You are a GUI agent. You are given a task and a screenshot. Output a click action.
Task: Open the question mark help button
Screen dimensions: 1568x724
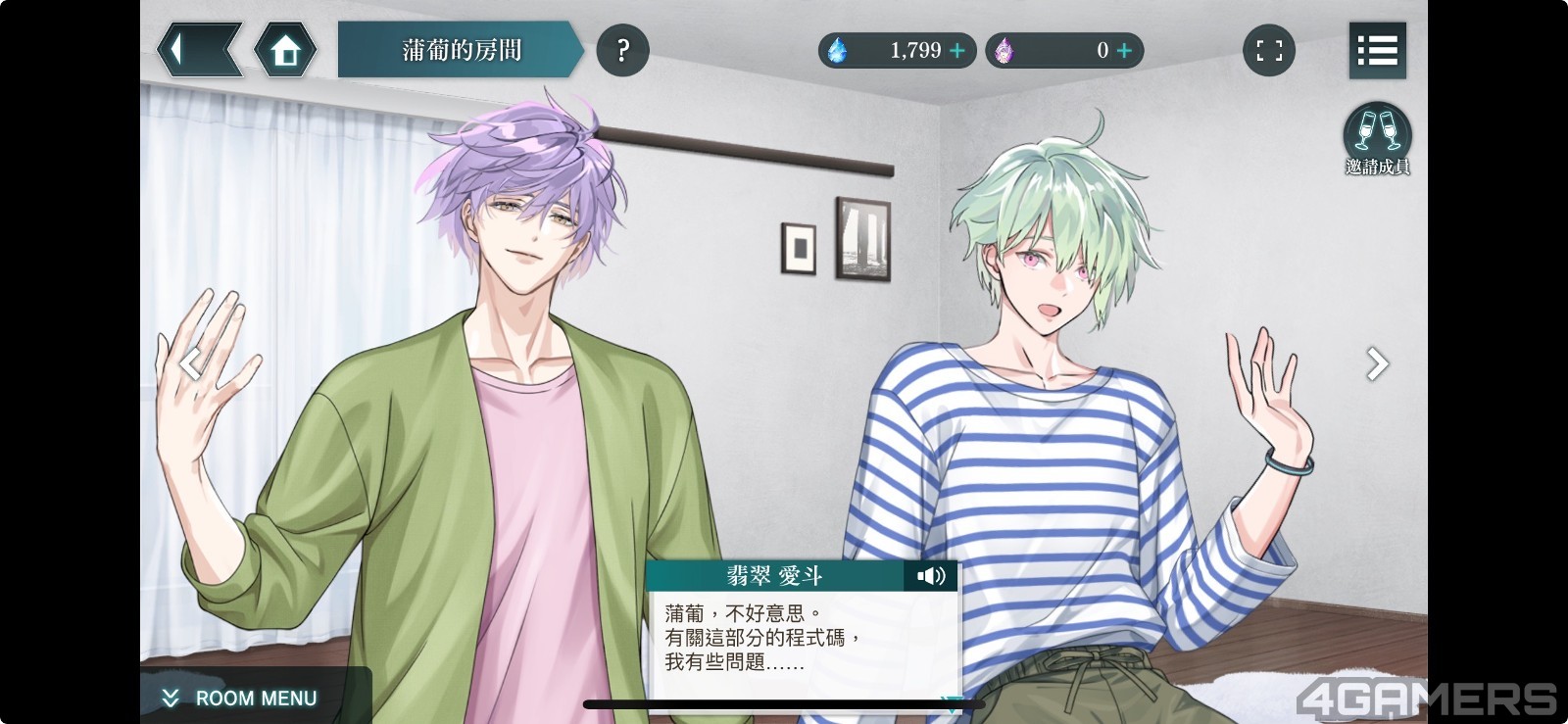[x=622, y=50]
